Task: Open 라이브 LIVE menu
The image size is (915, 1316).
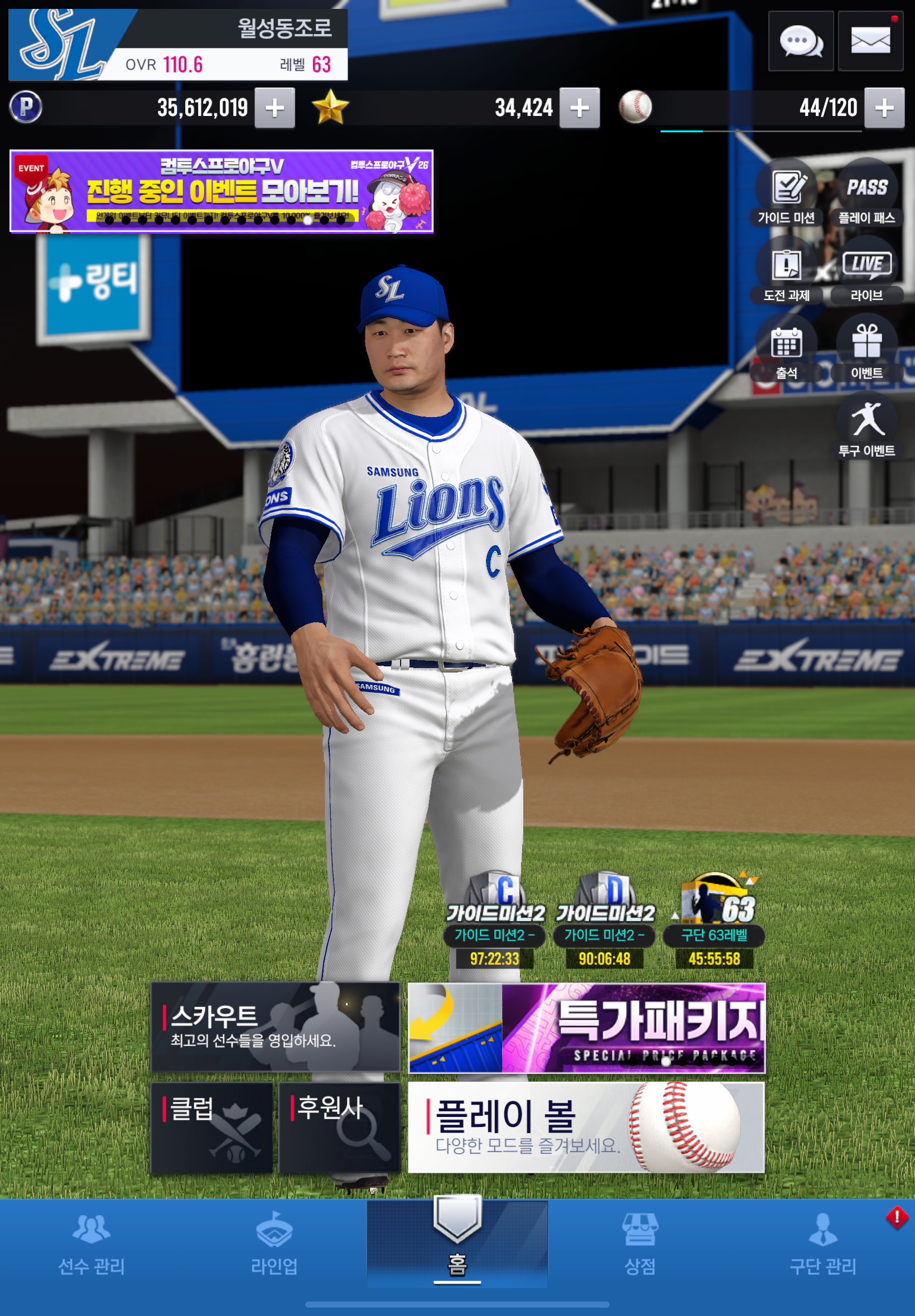Action: (866, 271)
